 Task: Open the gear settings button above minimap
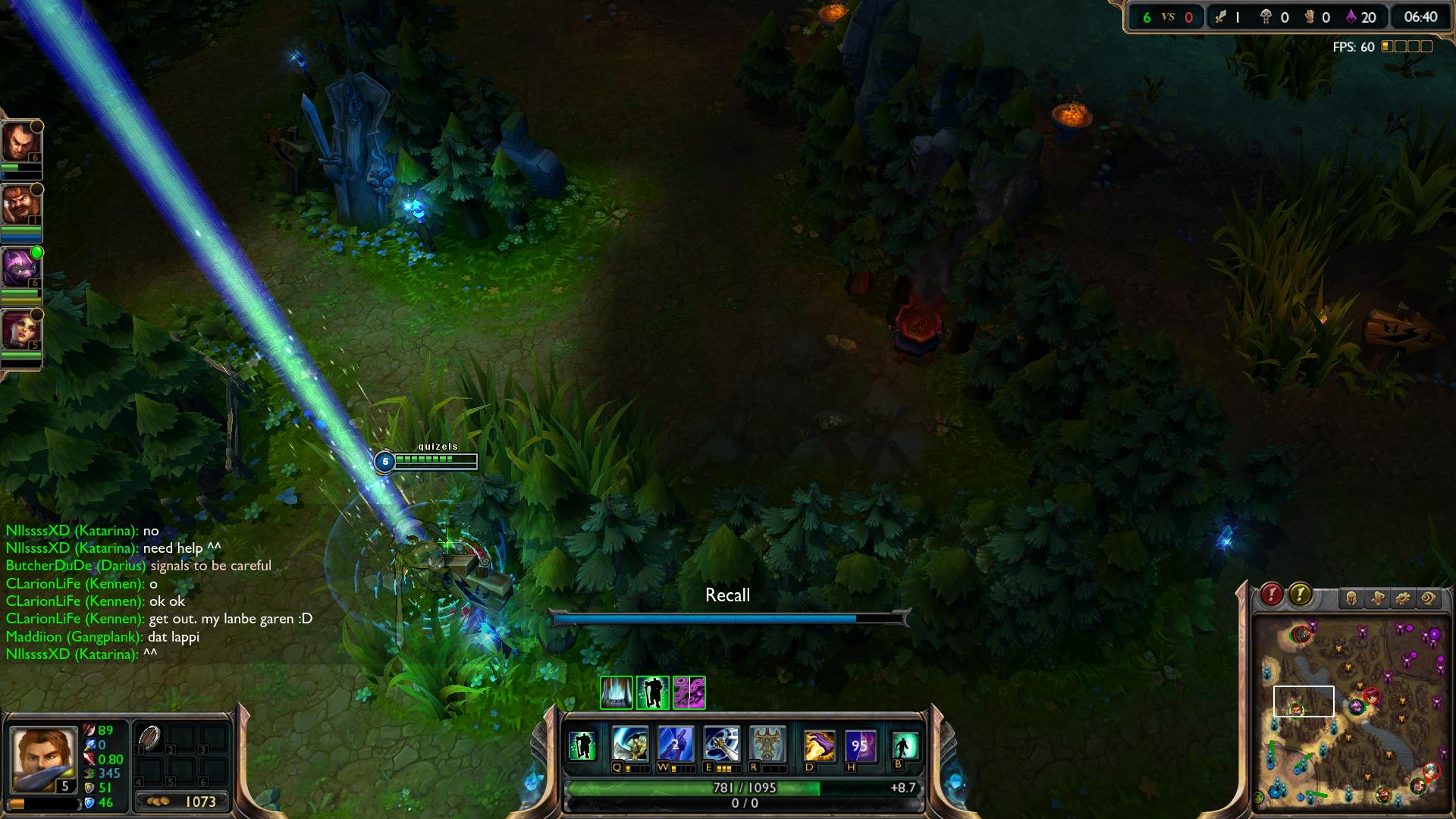(1402, 599)
